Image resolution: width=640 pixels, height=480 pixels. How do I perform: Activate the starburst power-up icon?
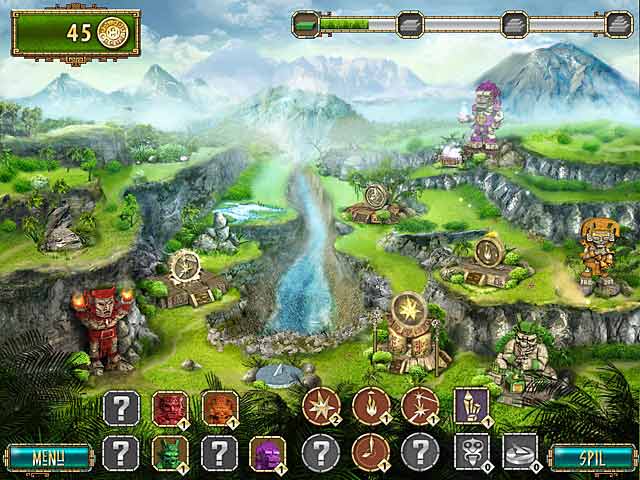point(321,406)
